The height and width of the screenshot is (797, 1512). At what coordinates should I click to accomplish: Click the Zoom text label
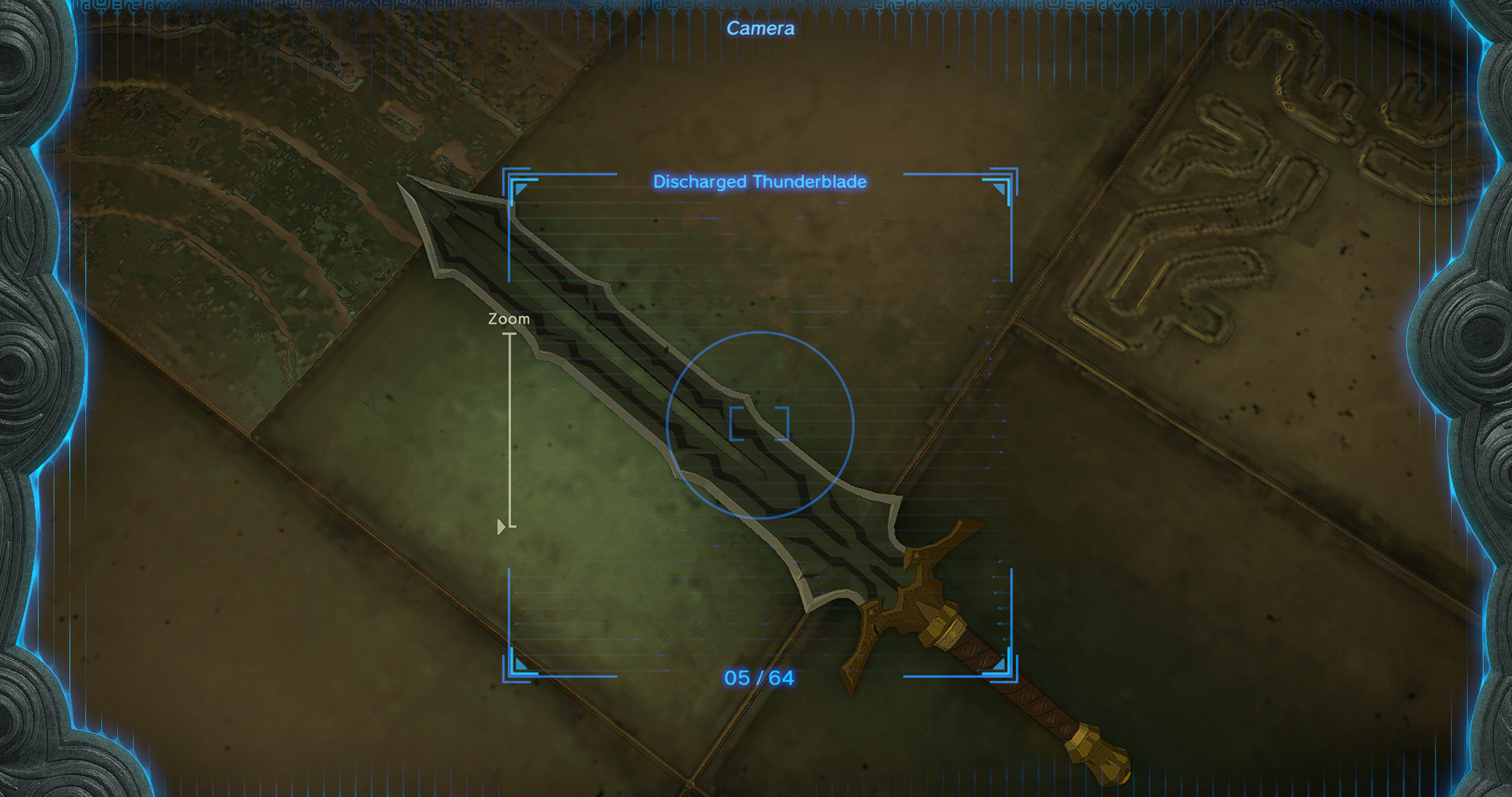[509, 319]
